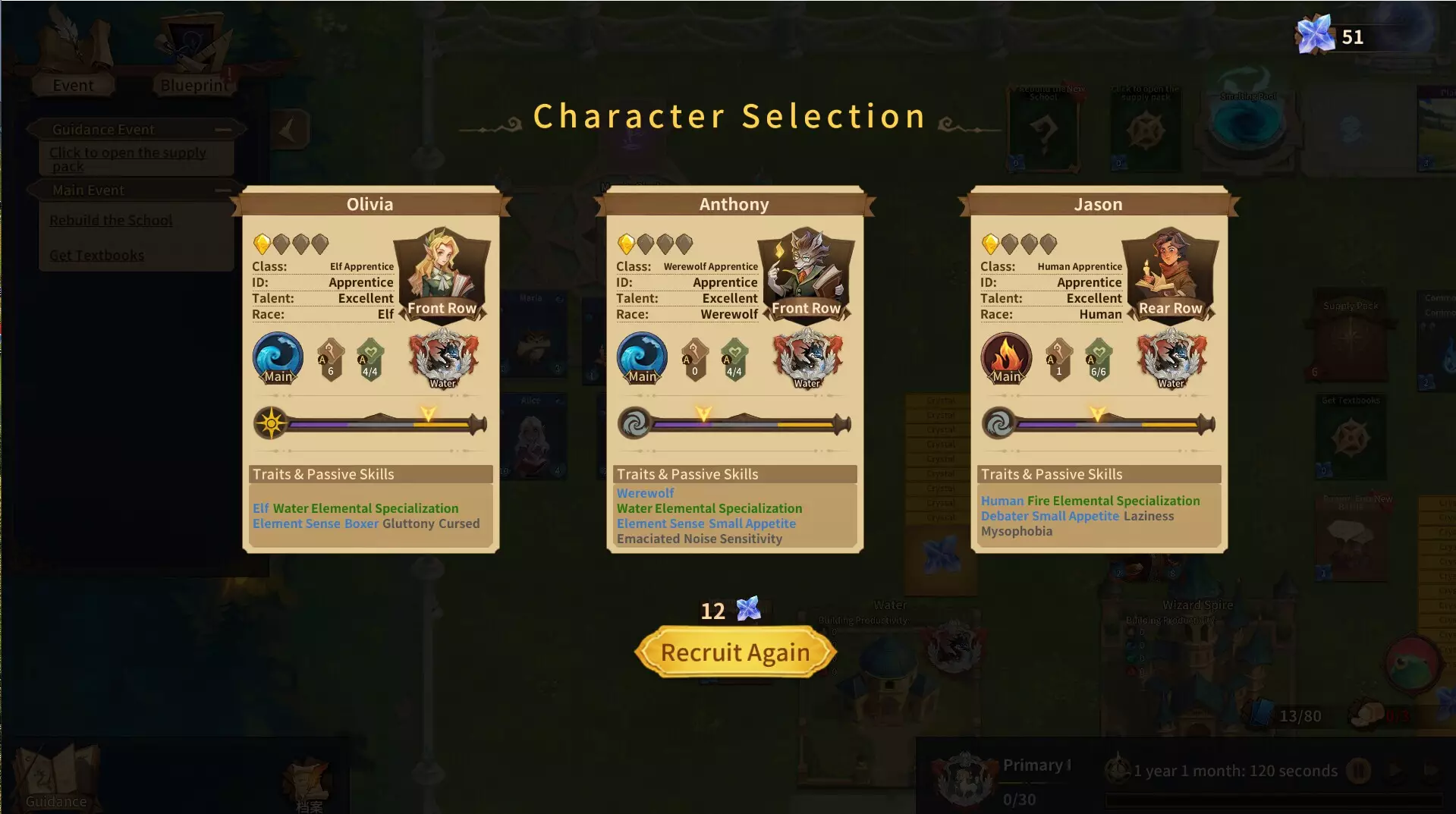Viewport: 1456px width, 814px height.
Task: Pause the game timer
Action: click(1357, 771)
